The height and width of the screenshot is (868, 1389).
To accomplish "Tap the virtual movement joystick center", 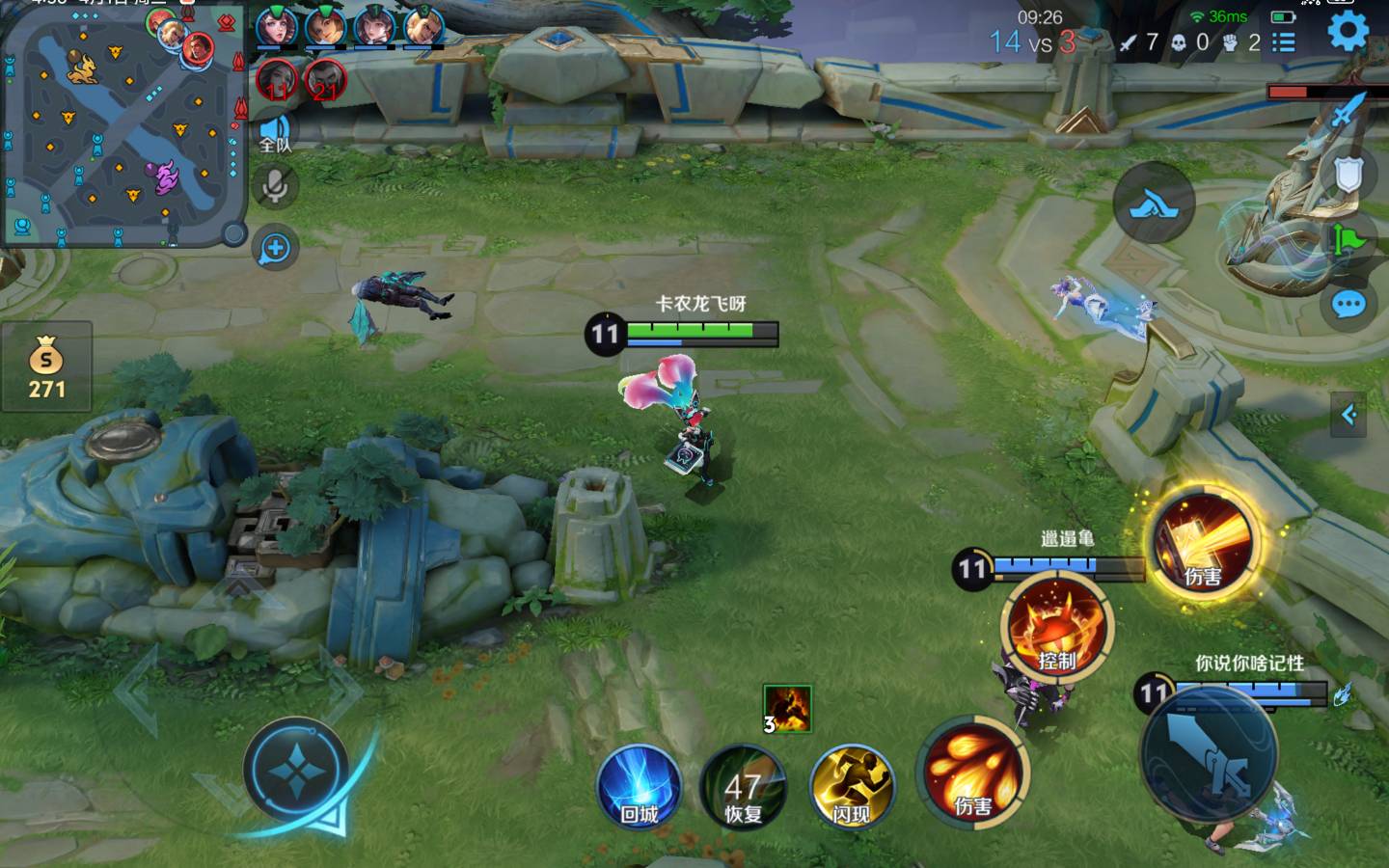I will [x=295, y=771].
